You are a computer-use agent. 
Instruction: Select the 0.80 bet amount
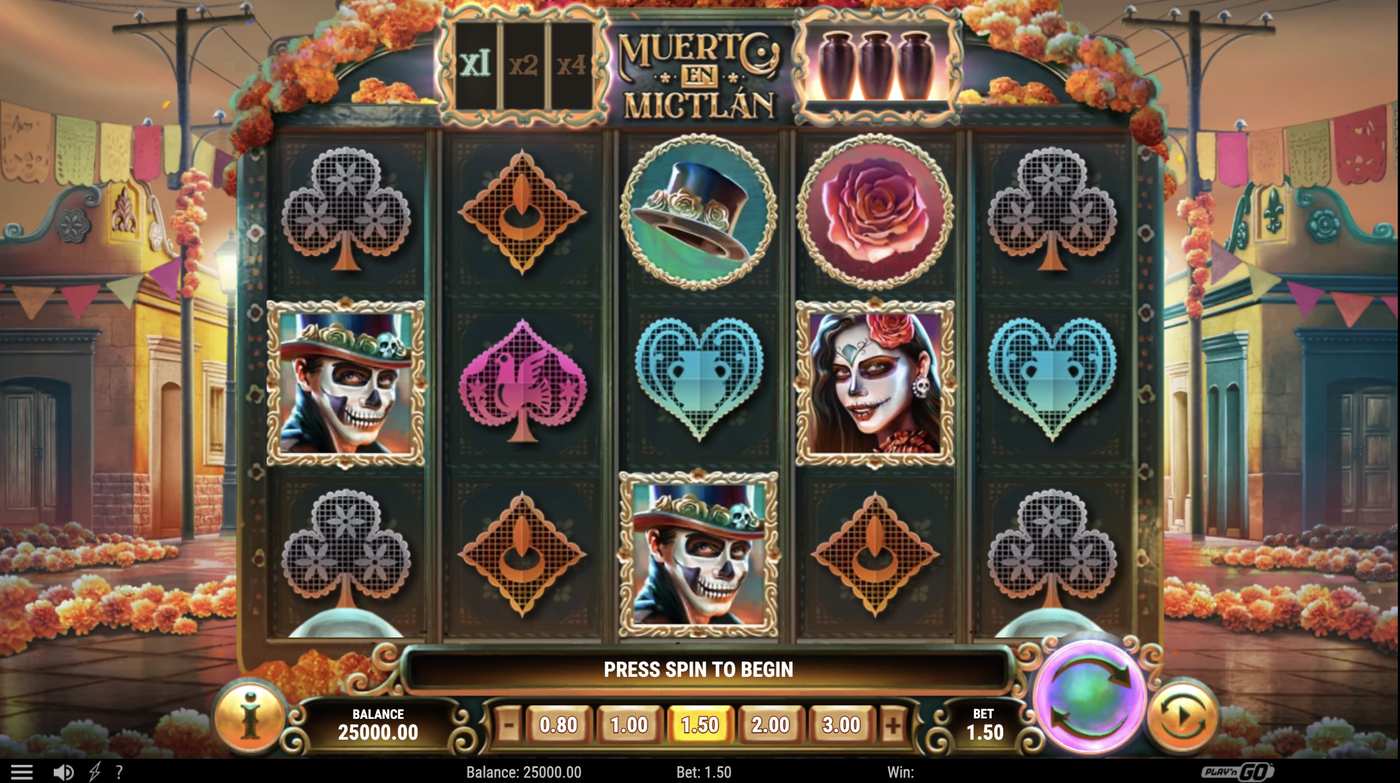coord(557,724)
